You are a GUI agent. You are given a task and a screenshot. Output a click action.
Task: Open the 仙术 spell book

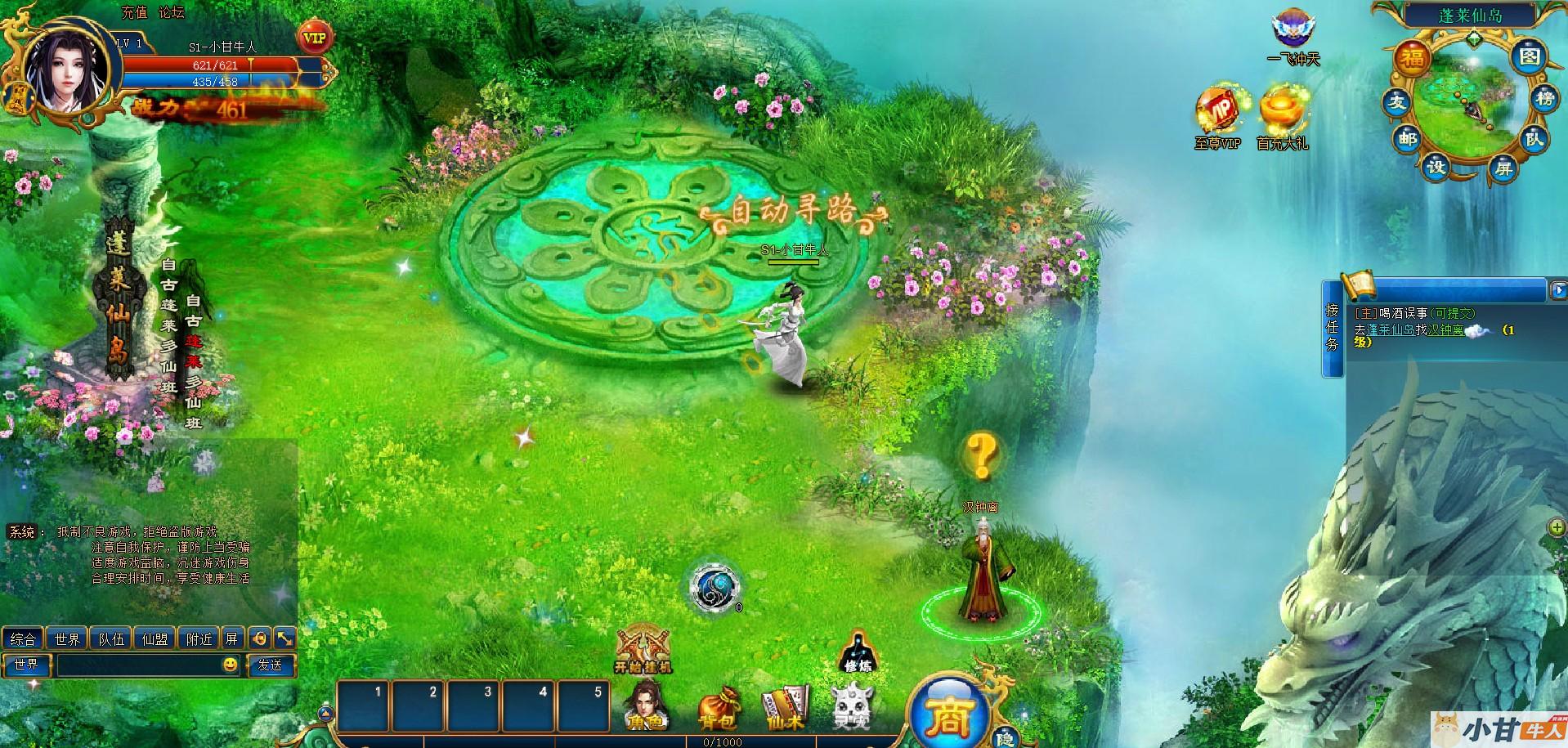[785, 707]
